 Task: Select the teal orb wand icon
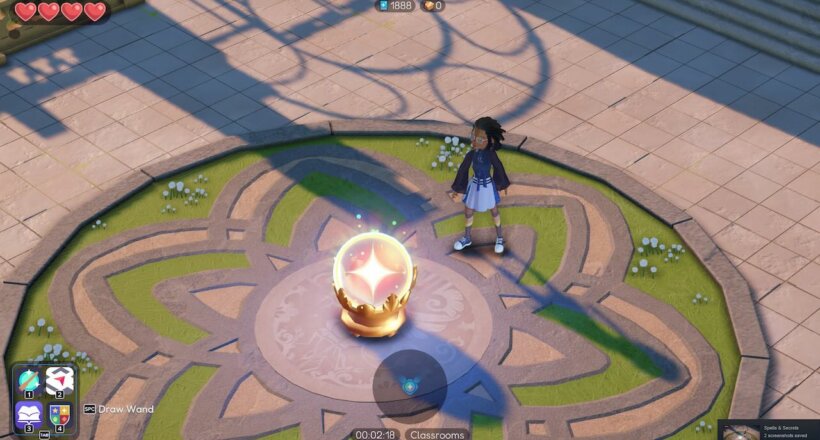click(28, 380)
